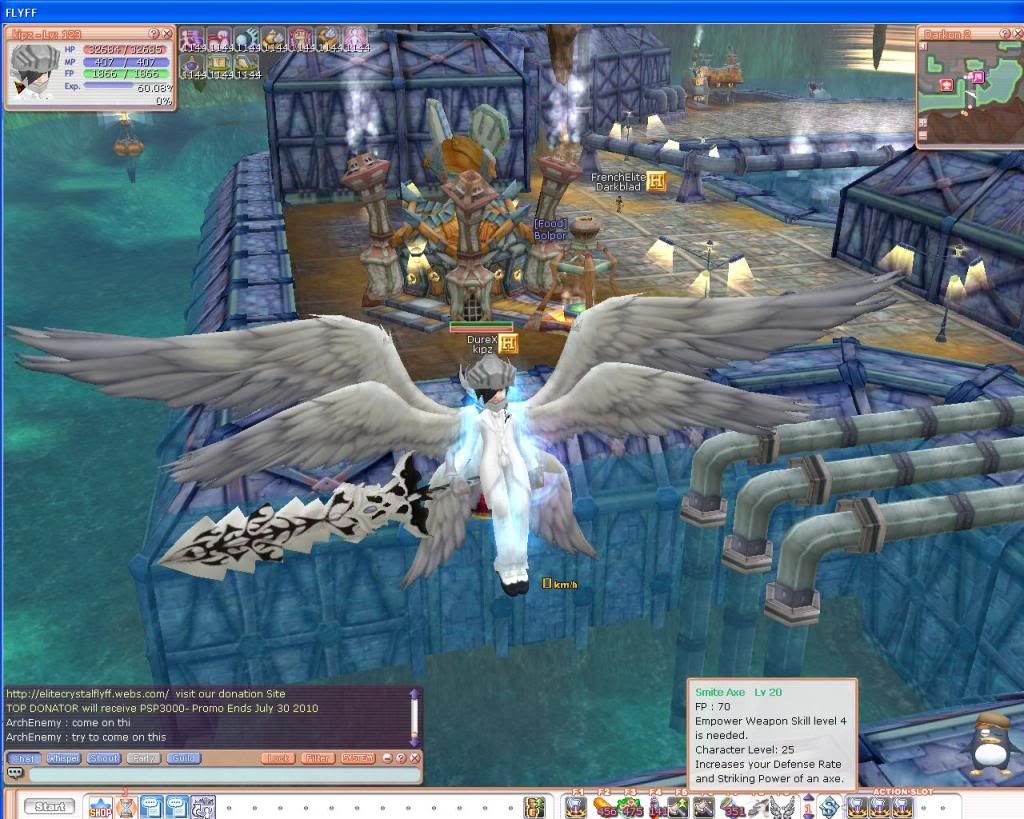This screenshot has height=819, width=1024.
Task: Switch to the Whisper chat tab
Action: (x=63, y=759)
